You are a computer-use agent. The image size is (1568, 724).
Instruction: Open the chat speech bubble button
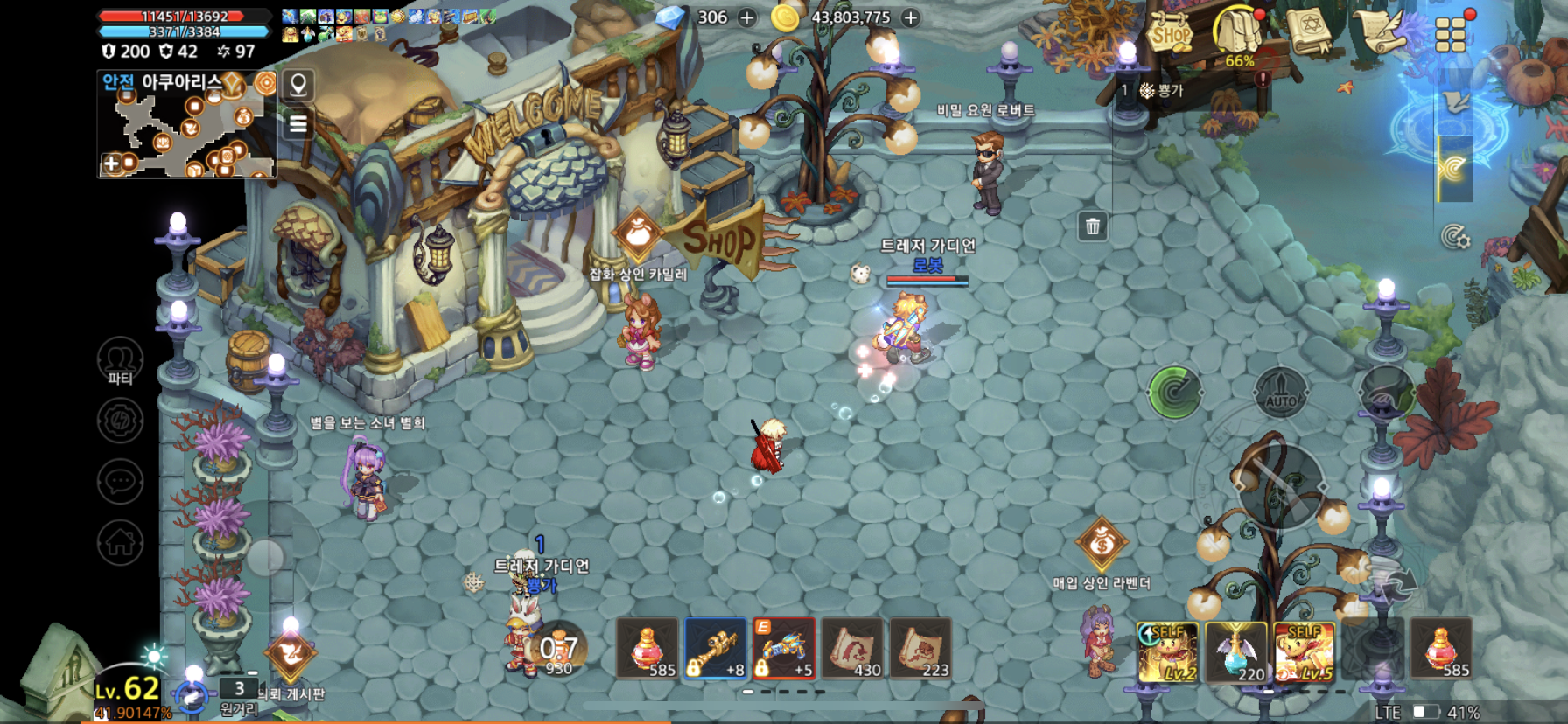(x=120, y=481)
